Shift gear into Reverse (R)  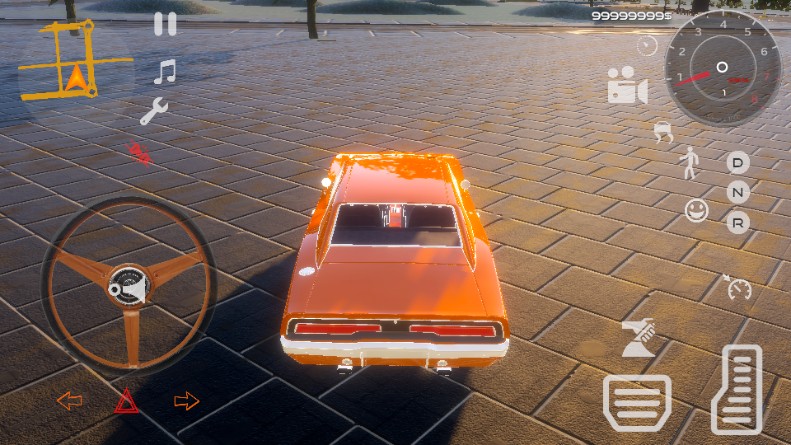738,222
